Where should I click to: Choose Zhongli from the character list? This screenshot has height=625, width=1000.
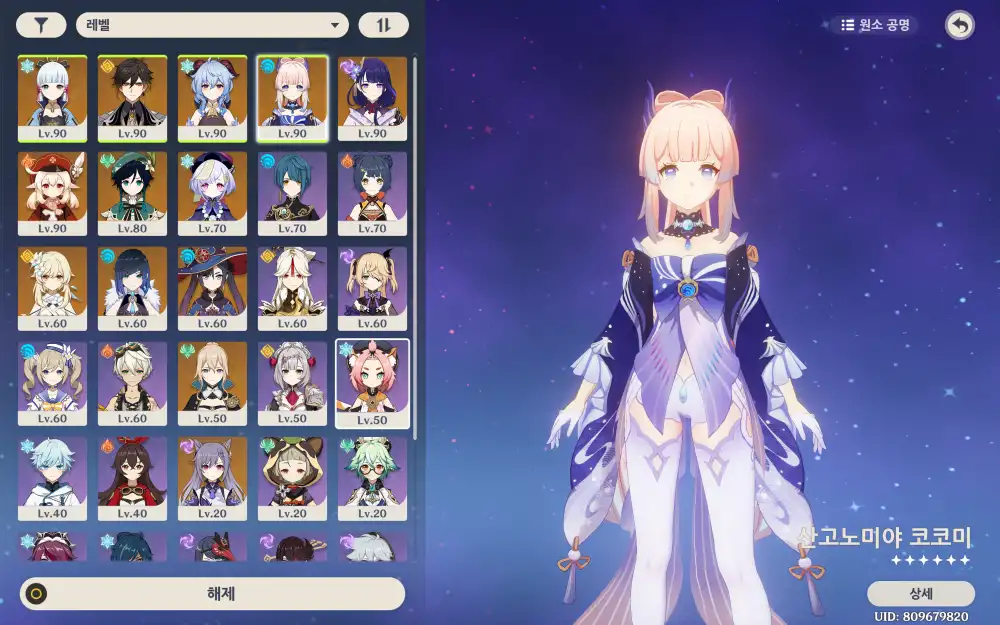coord(132,98)
